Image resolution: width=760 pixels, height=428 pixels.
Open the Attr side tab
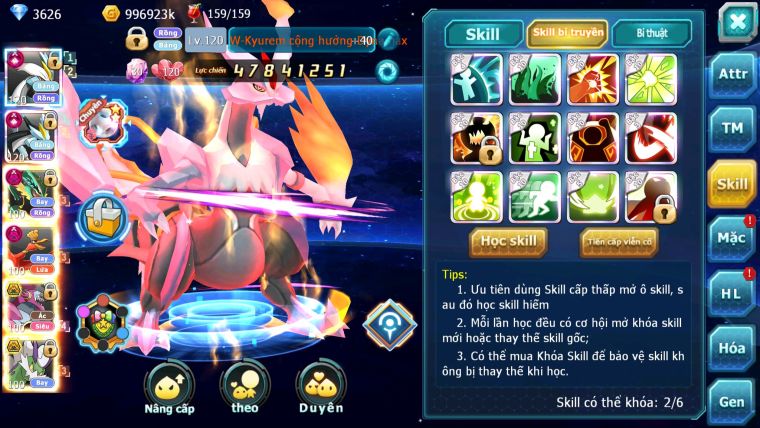tap(732, 76)
